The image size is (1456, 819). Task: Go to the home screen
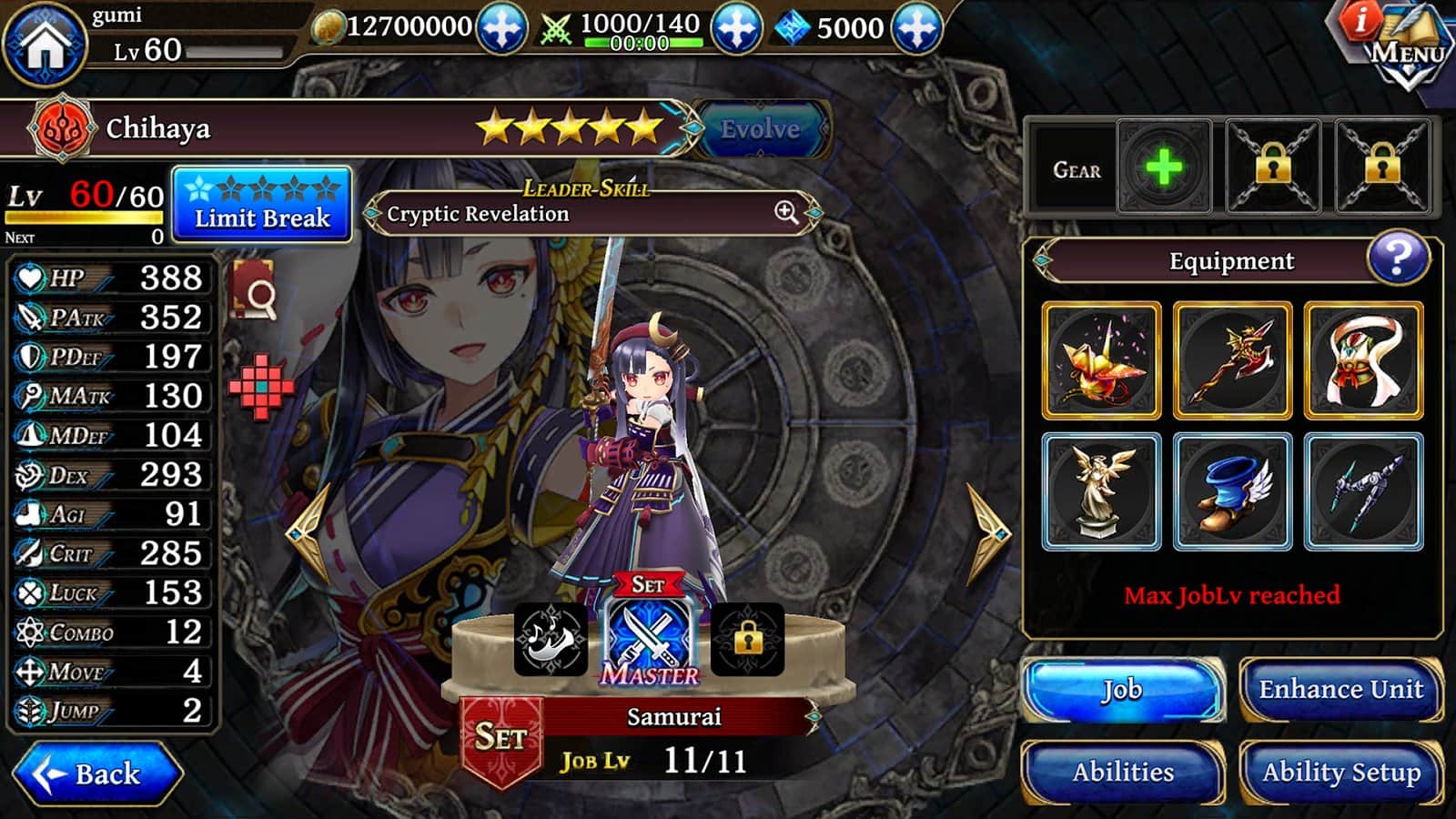[44, 45]
